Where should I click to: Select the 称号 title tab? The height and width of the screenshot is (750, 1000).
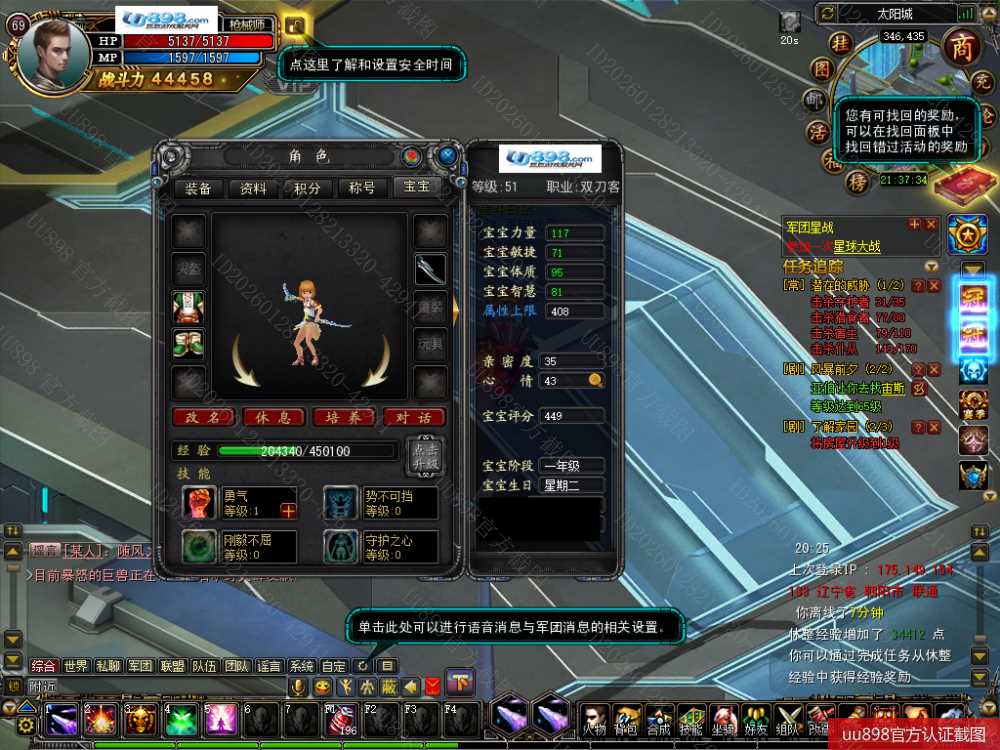click(362, 188)
